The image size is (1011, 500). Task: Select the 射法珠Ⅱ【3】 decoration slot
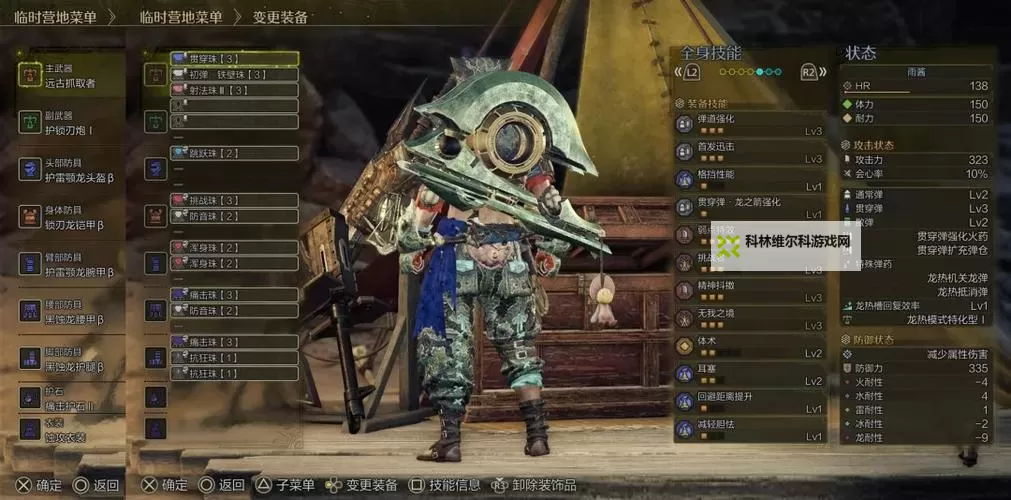[x=234, y=90]
